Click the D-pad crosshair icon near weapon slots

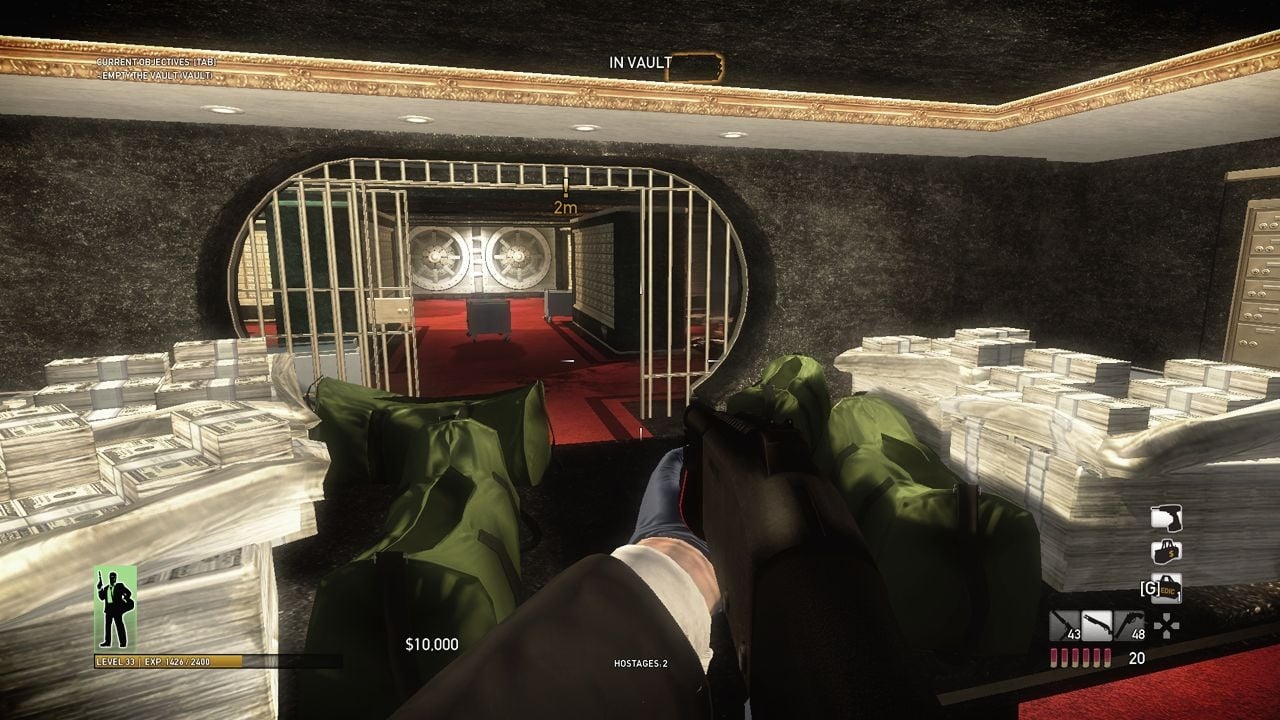pos(1167,626)
